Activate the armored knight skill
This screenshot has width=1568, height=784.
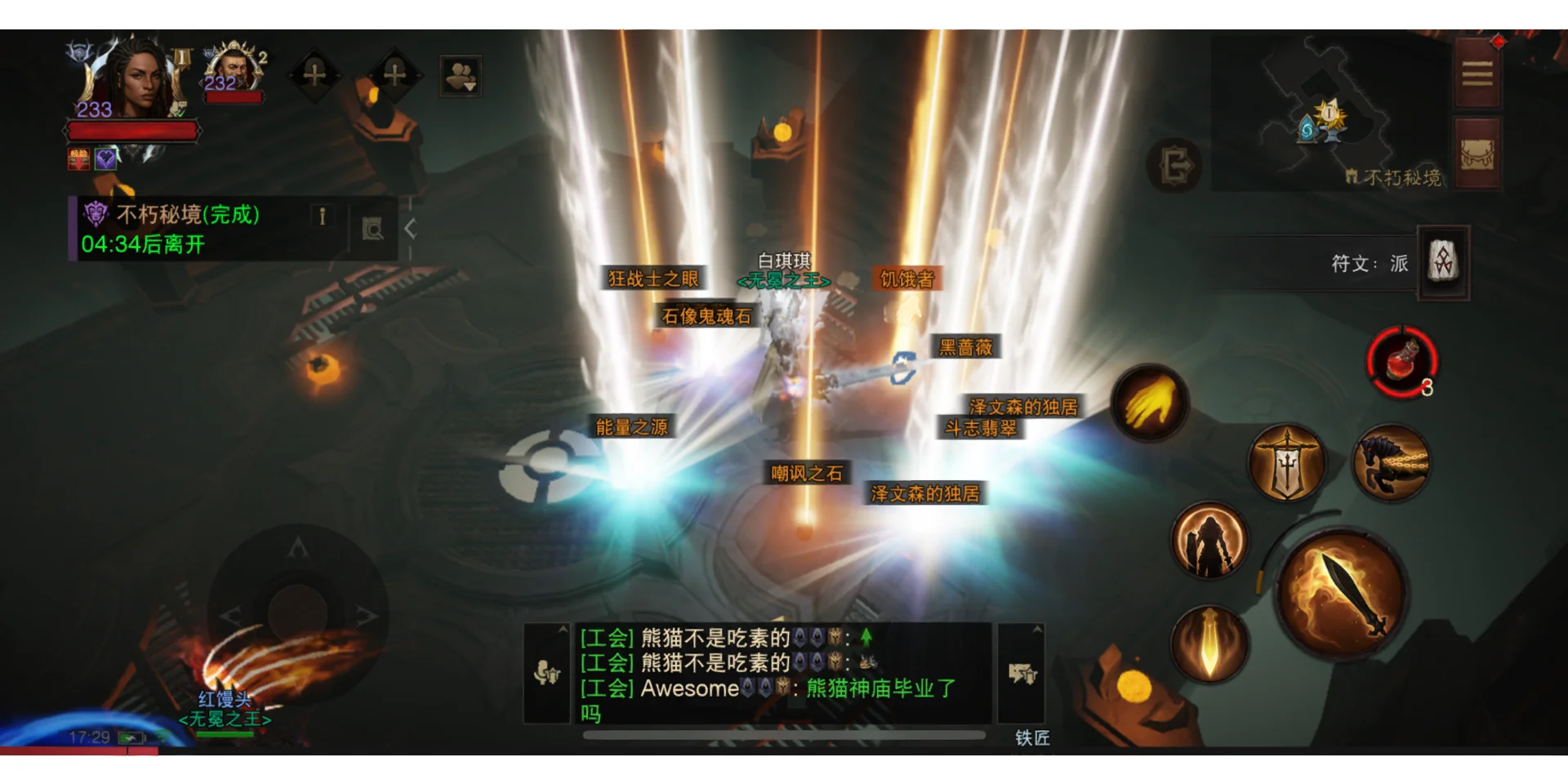tap(1209, 539)
